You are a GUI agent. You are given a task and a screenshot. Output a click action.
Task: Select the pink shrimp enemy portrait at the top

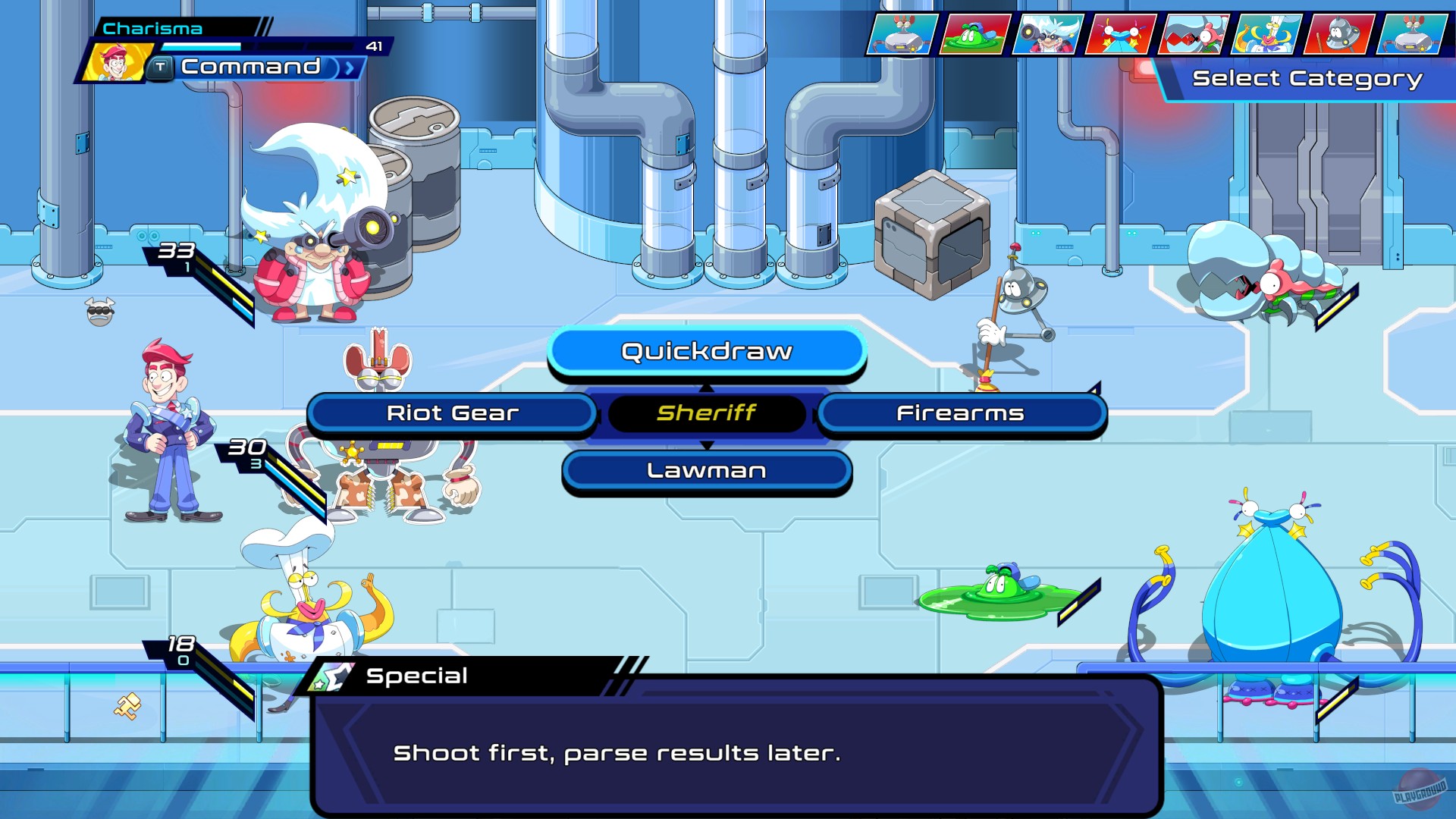click(x=1194, y=34)
